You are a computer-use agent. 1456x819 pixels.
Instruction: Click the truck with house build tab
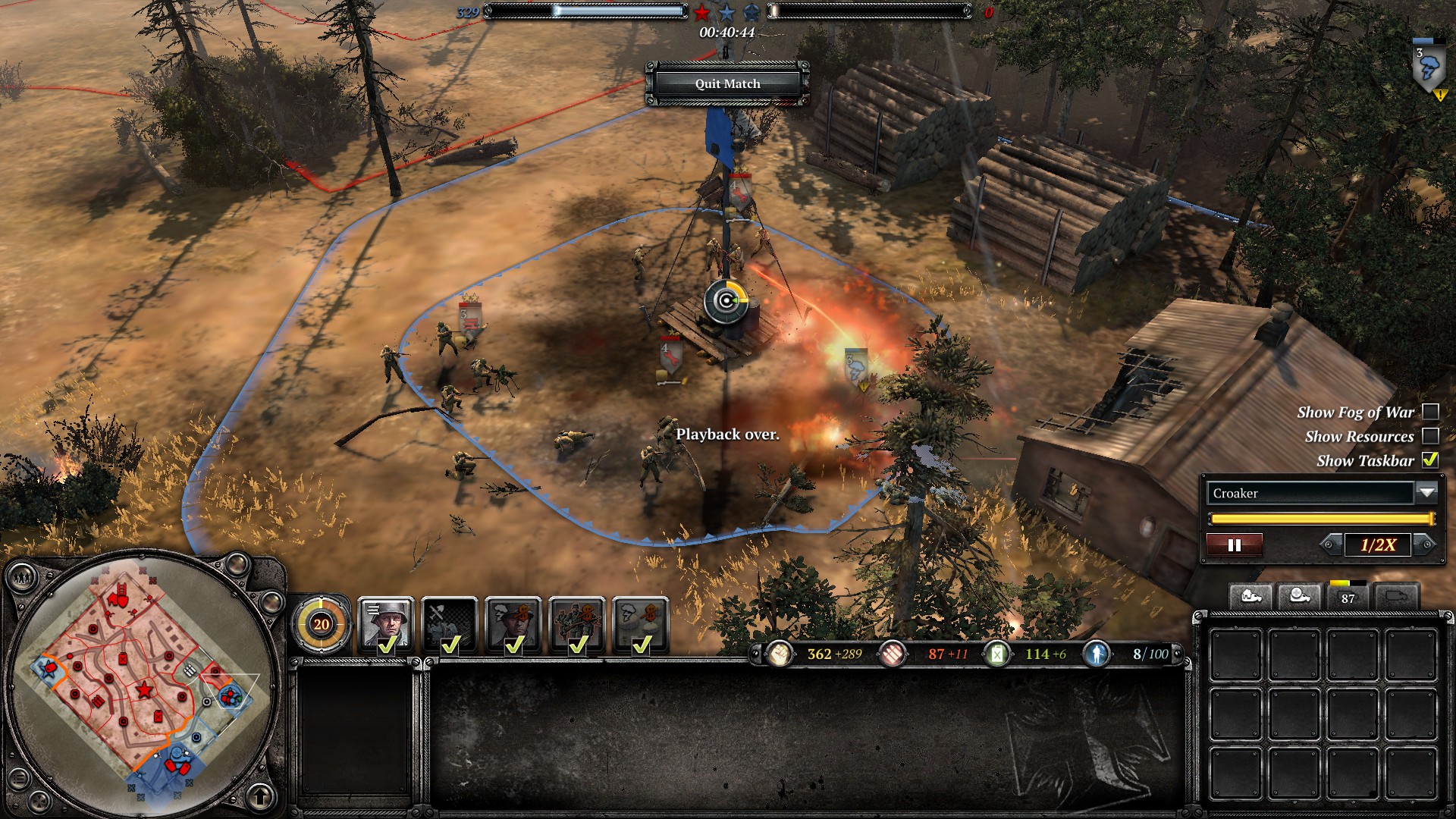pos(1250,597)
